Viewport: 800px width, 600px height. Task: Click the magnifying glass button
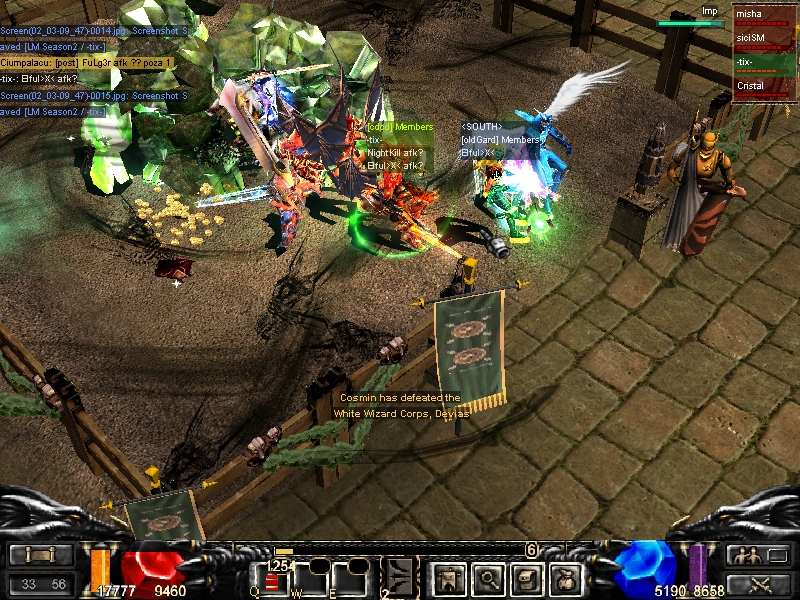[x=488, y=577]
